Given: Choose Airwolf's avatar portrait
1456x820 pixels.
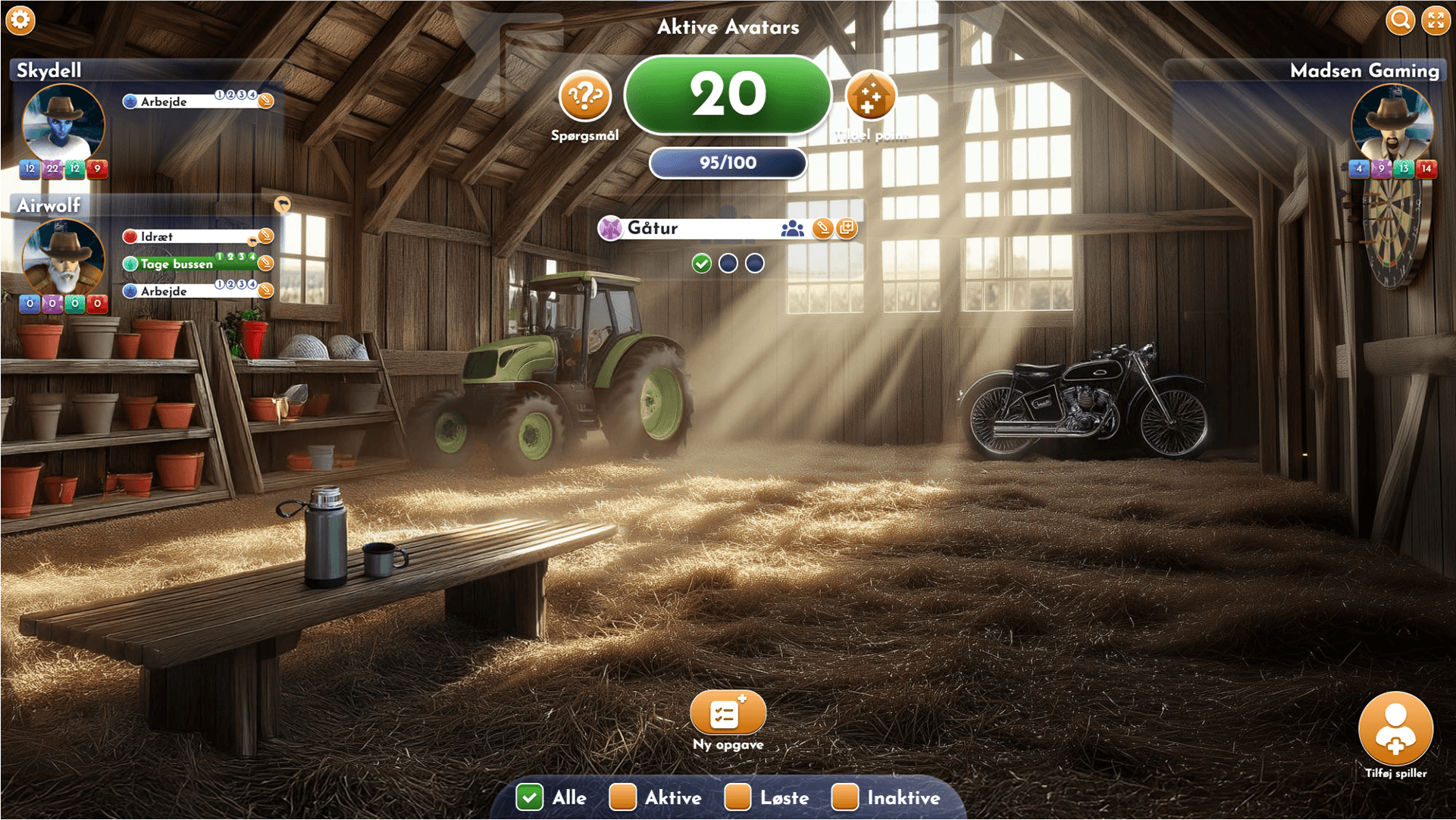Looking at the screenshot, I should (x=63, y=258).
